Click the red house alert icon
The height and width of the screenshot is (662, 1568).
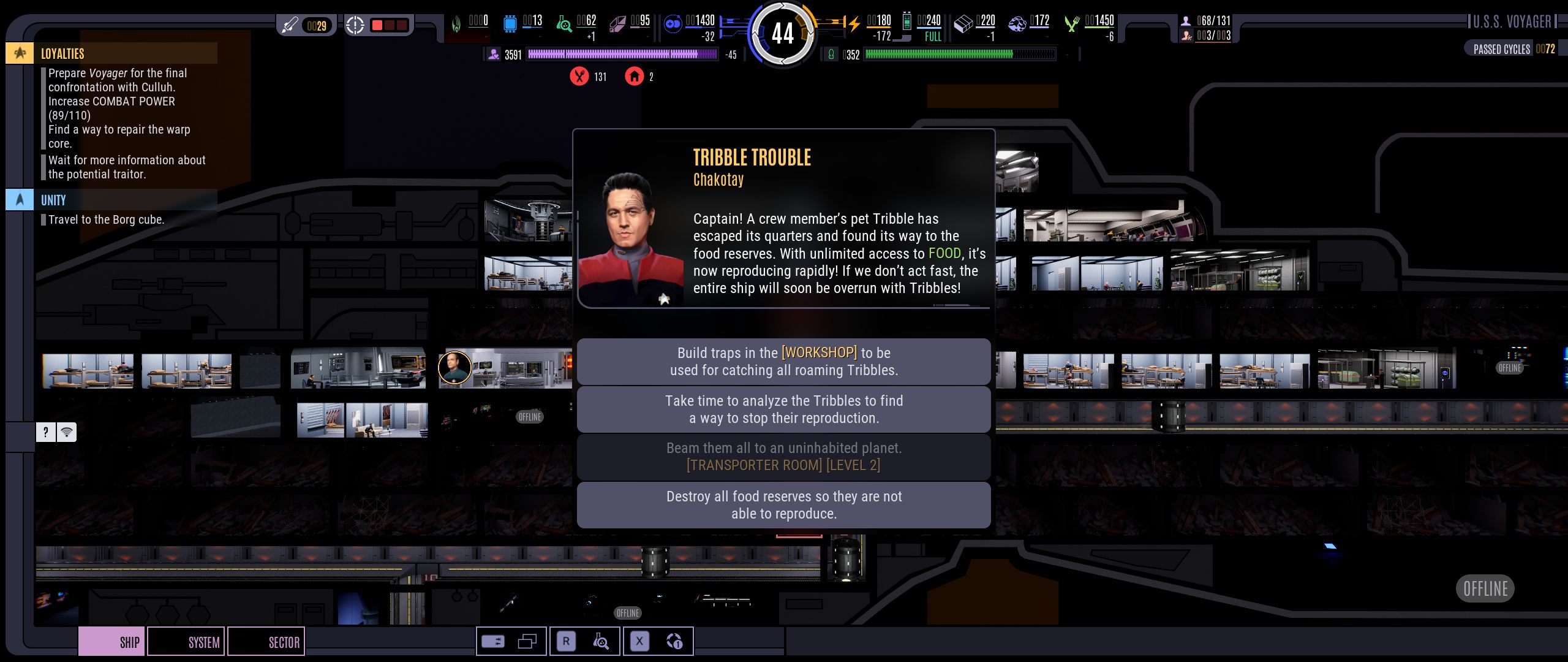pyautogui.click(x=634, y=77)
